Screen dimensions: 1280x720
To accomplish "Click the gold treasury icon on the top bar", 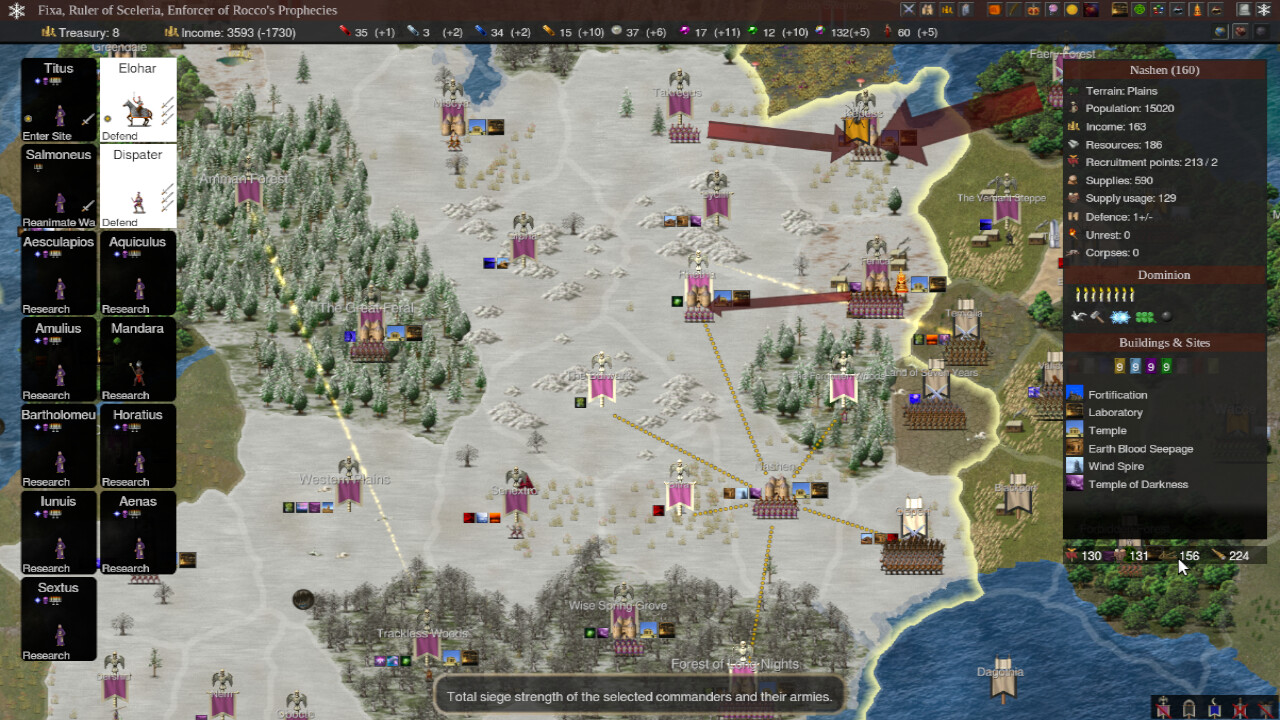I will pos(50,31).
